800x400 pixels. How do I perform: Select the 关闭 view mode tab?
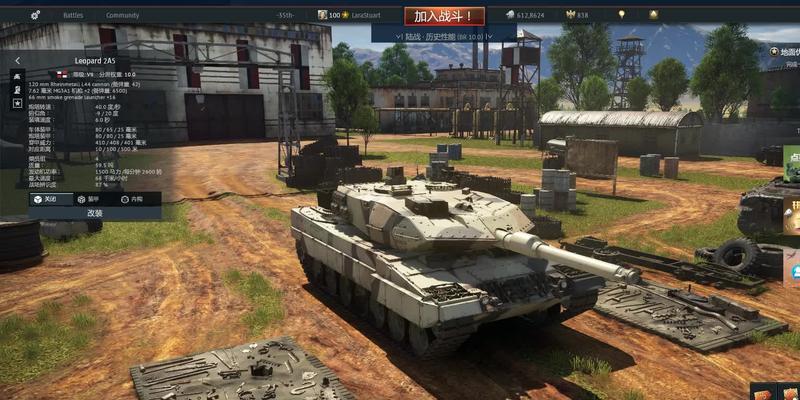45,199
